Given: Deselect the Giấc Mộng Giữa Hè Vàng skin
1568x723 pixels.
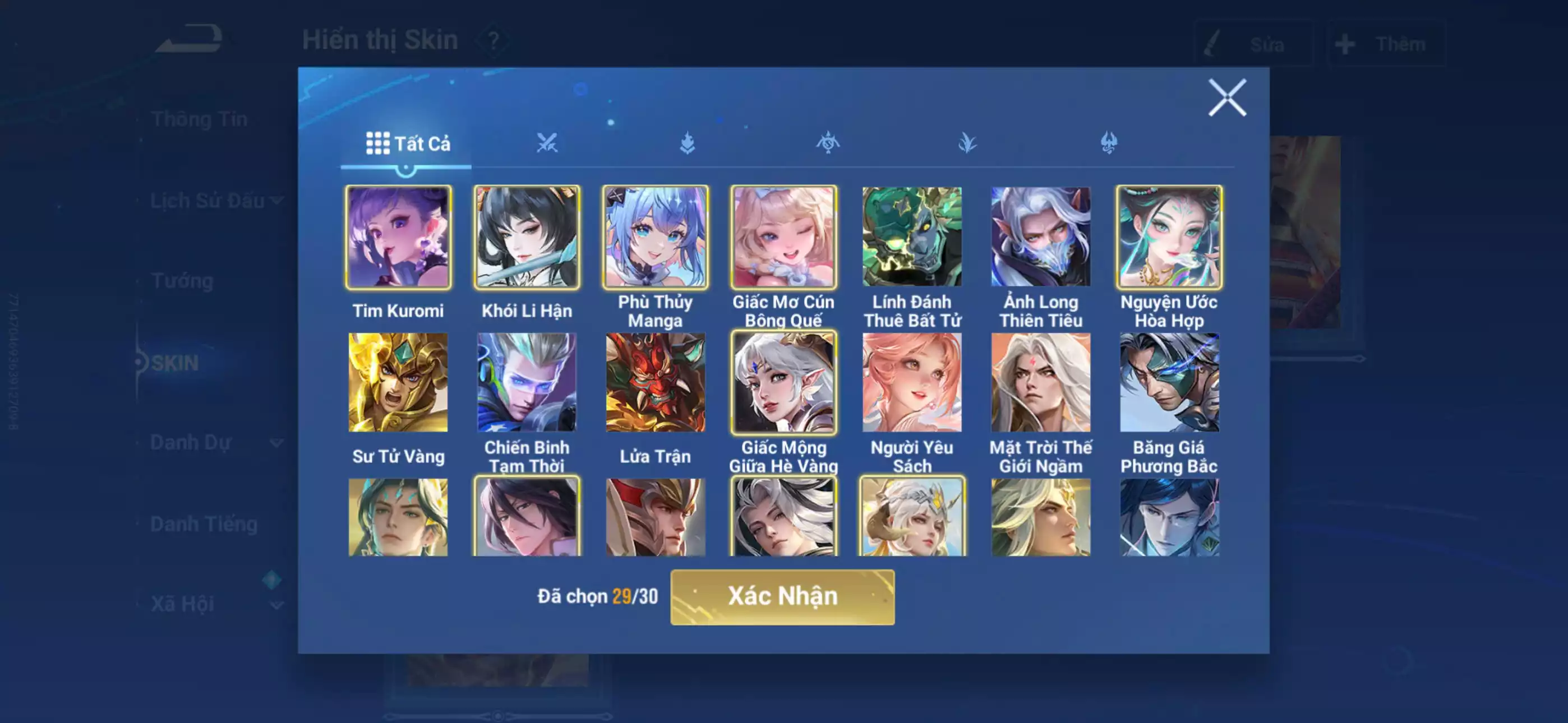Looking at the screenshot, I should coord(784,383).
